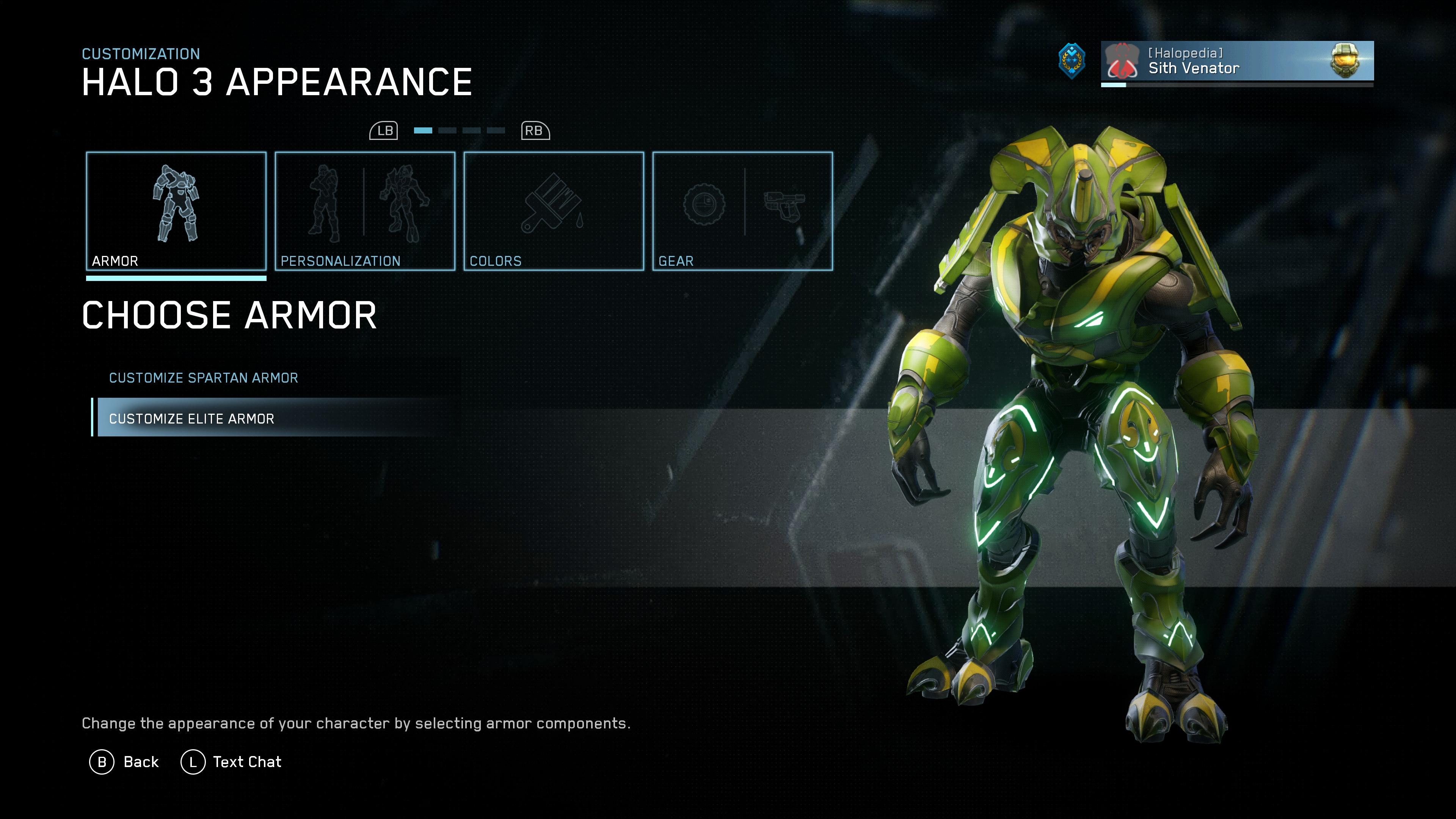Open Sith Venator player nameplate
This screenshot has height=819, width=1456.
pos(1237,61)
